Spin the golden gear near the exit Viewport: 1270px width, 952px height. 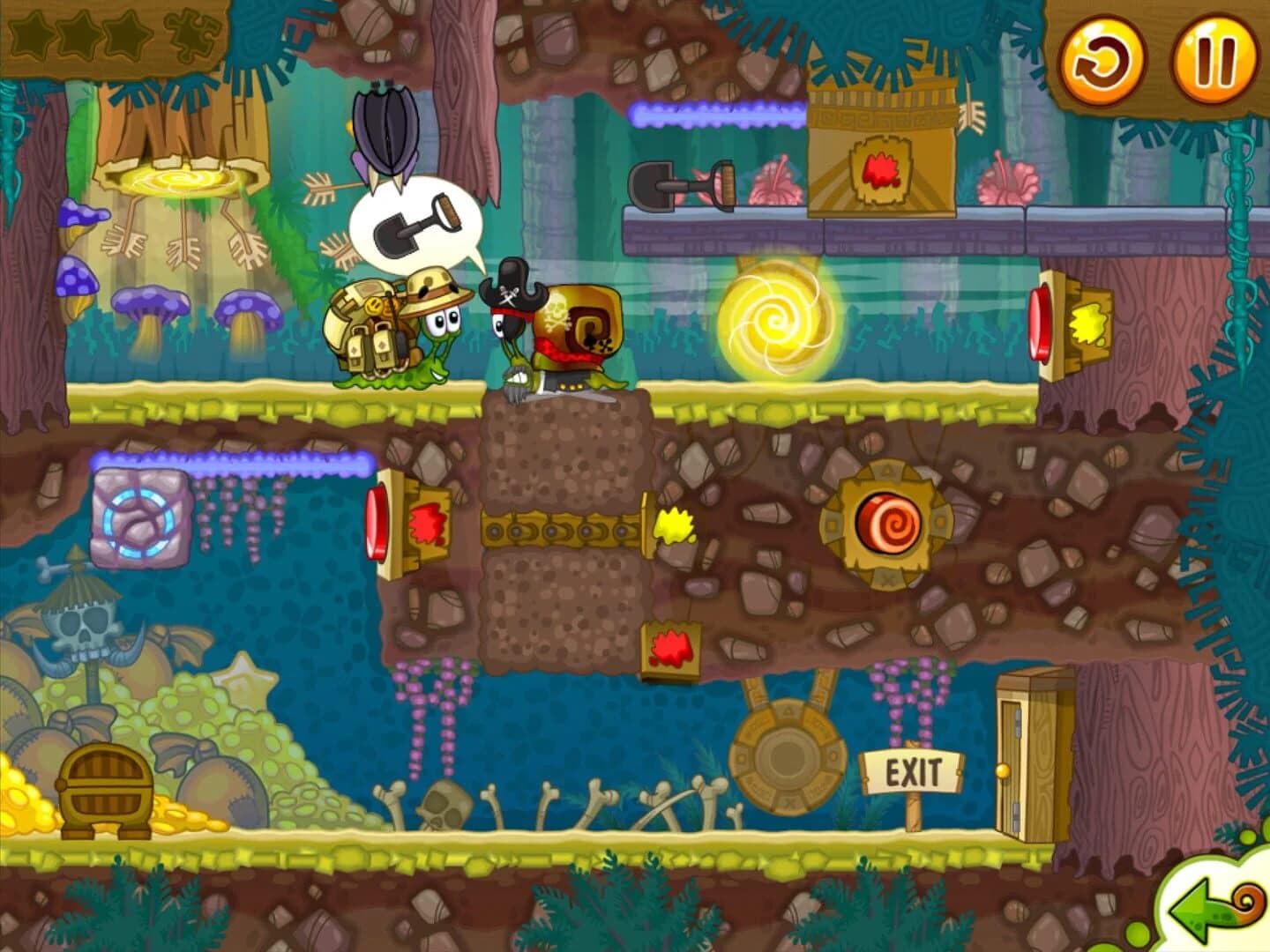tap(788, 754)
